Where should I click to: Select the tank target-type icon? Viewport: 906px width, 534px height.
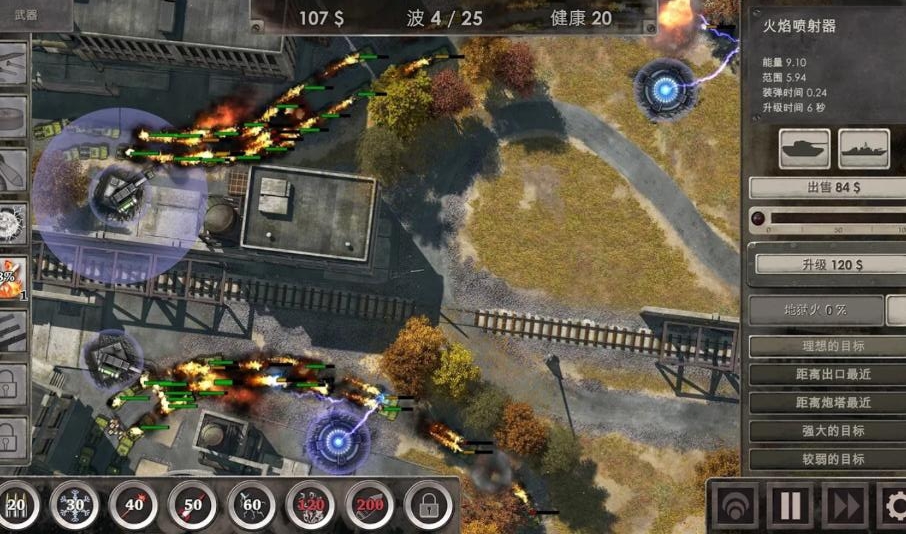(x=805, y=148)
